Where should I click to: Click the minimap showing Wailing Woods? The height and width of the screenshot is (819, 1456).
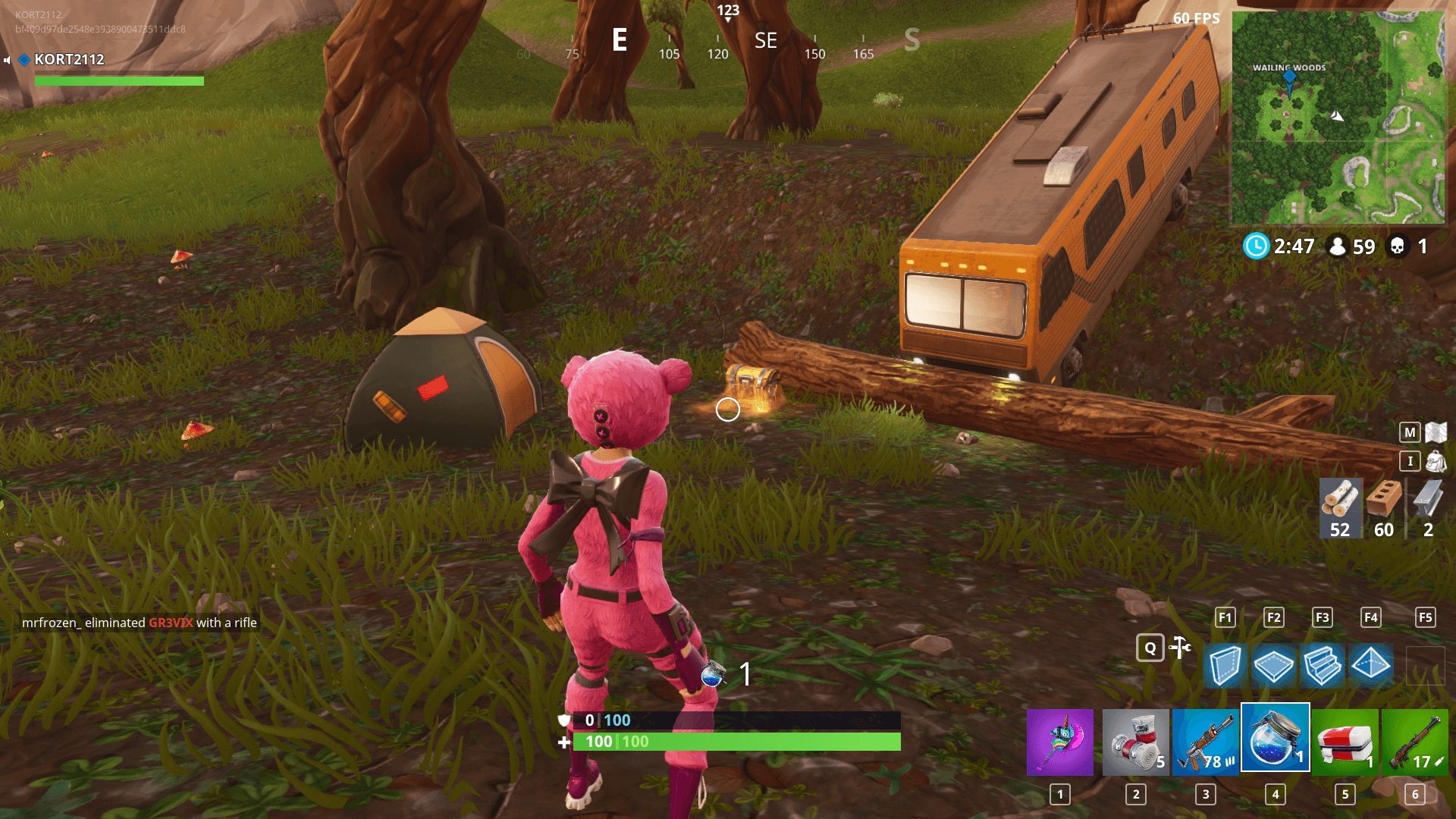pyautogui.click(x=1346, y=118)
